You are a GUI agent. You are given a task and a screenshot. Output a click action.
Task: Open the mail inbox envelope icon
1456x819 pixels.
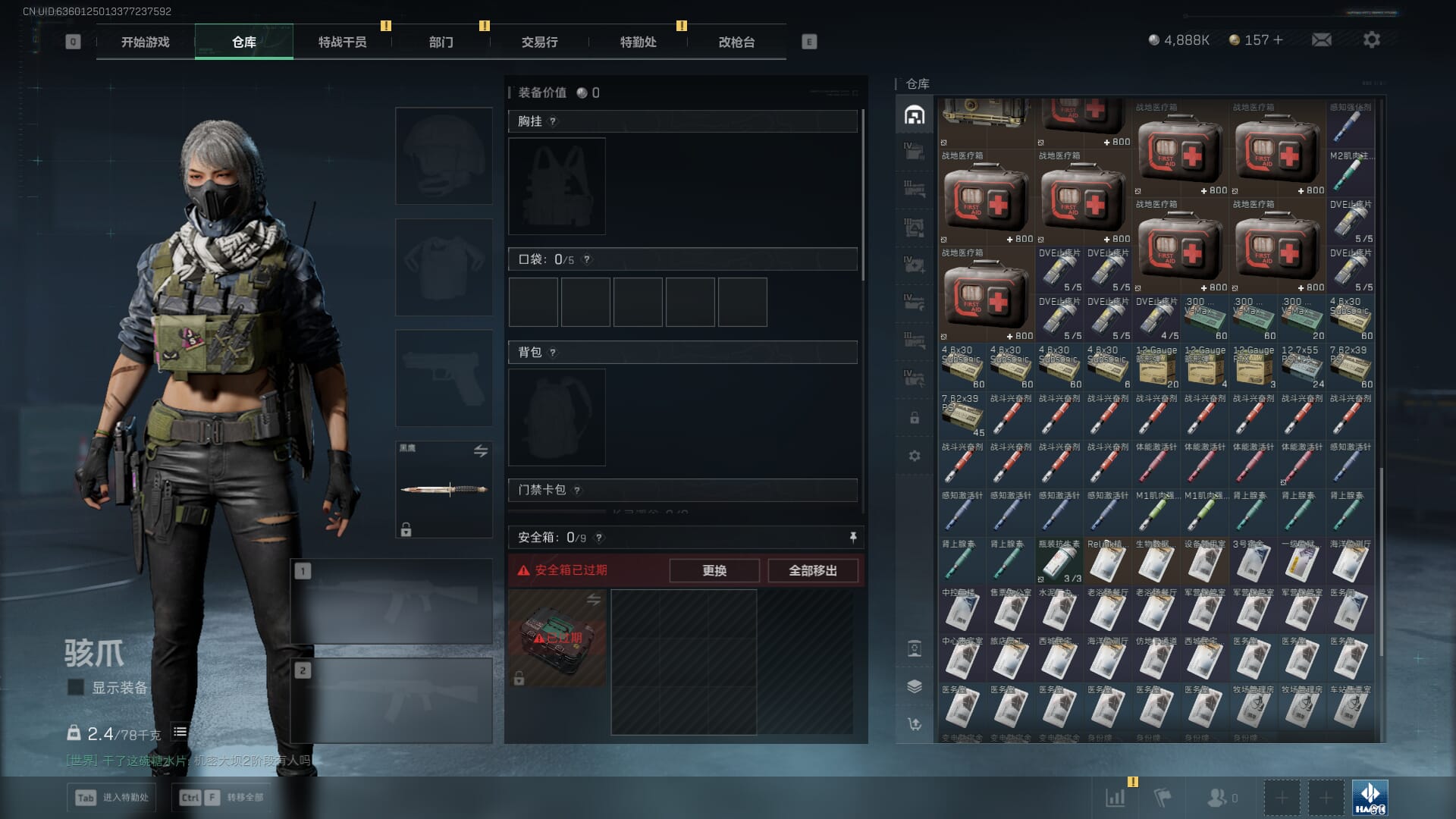(x=1321, y=40)
